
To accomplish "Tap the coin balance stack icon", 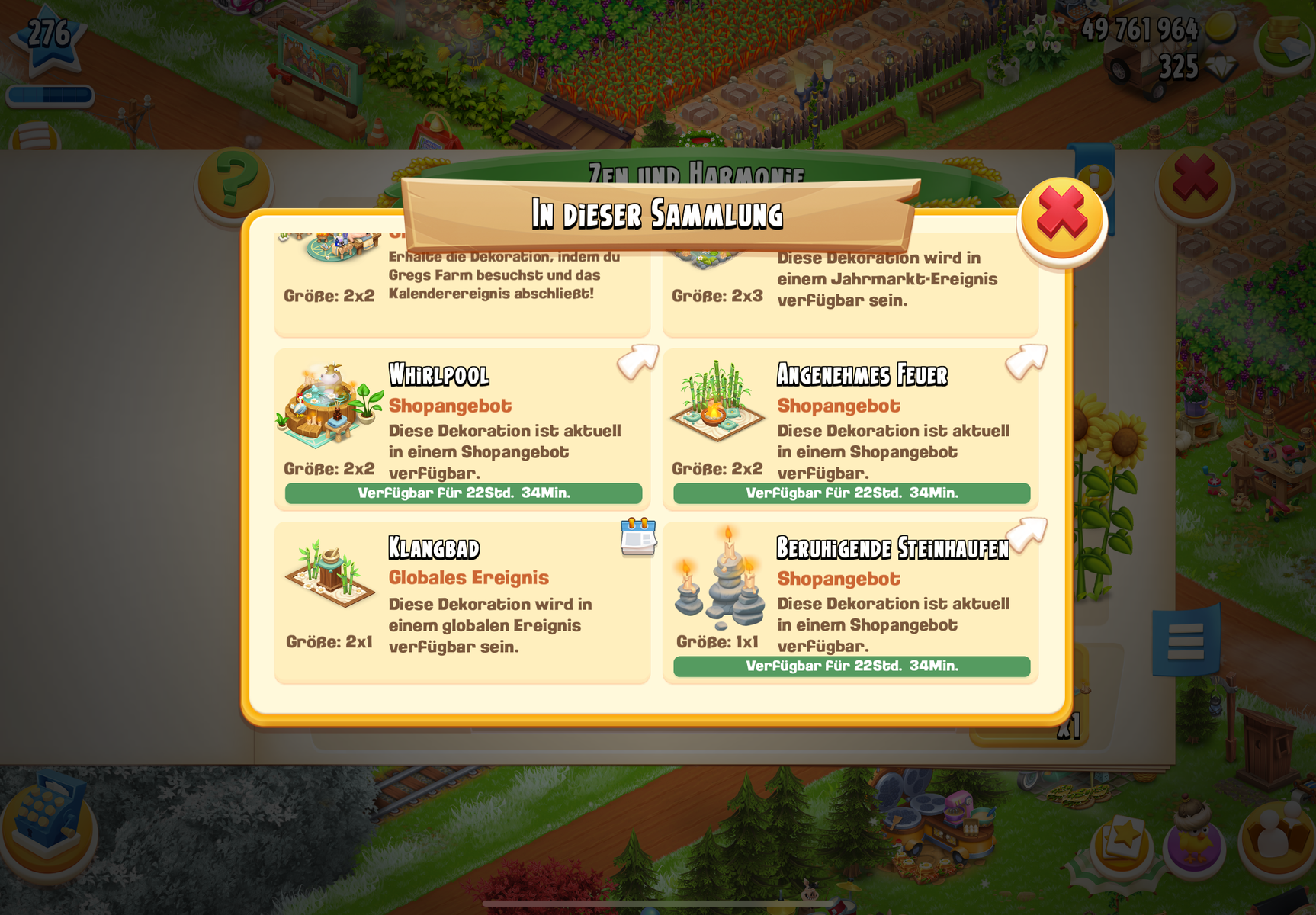I will tap(1220, 29).
